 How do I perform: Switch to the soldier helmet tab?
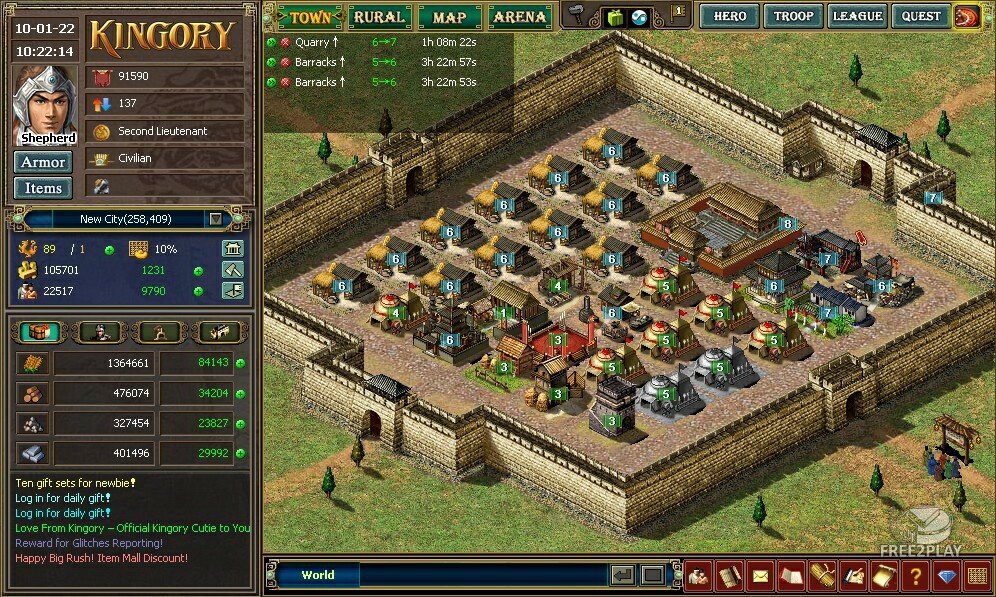click(98, 332)
